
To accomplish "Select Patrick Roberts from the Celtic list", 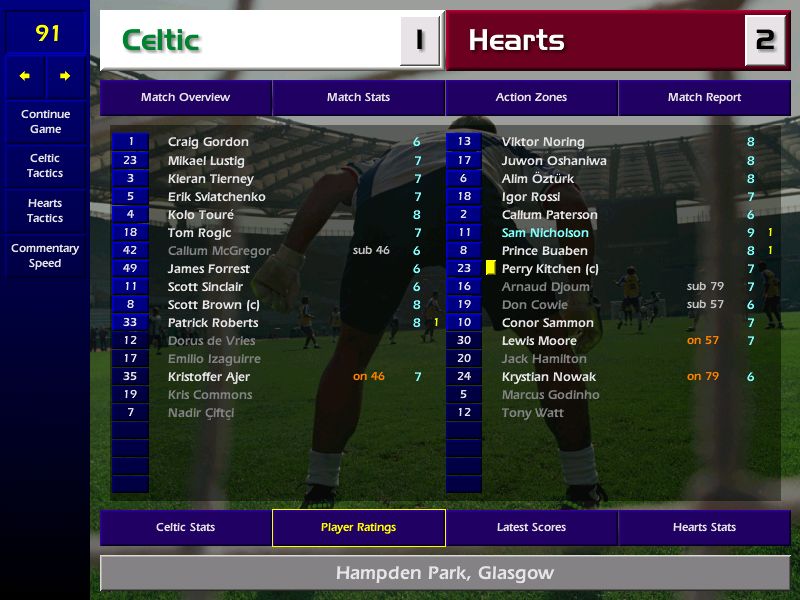I will (213, 323).
